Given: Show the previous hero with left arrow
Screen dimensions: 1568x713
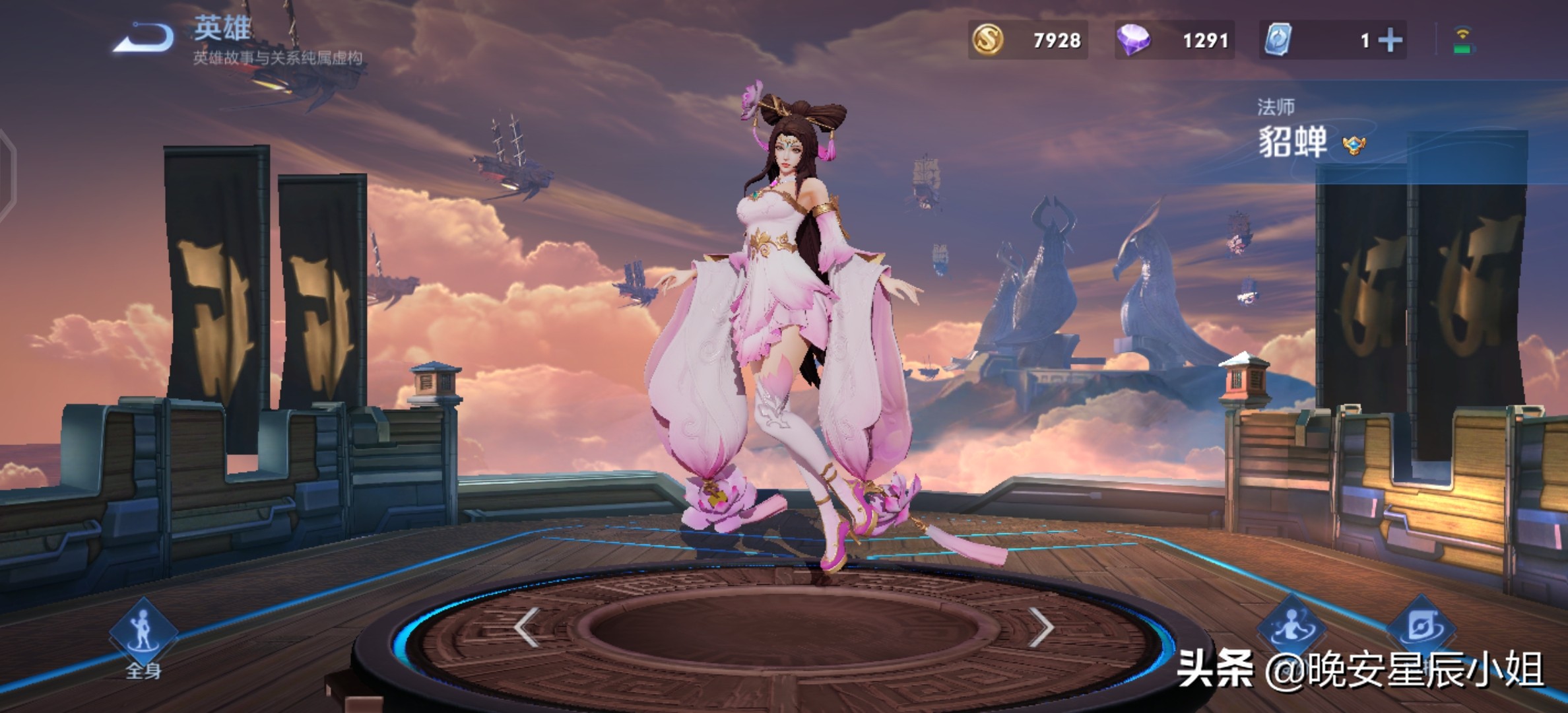Looking at the screenshot, I should 527,627.
